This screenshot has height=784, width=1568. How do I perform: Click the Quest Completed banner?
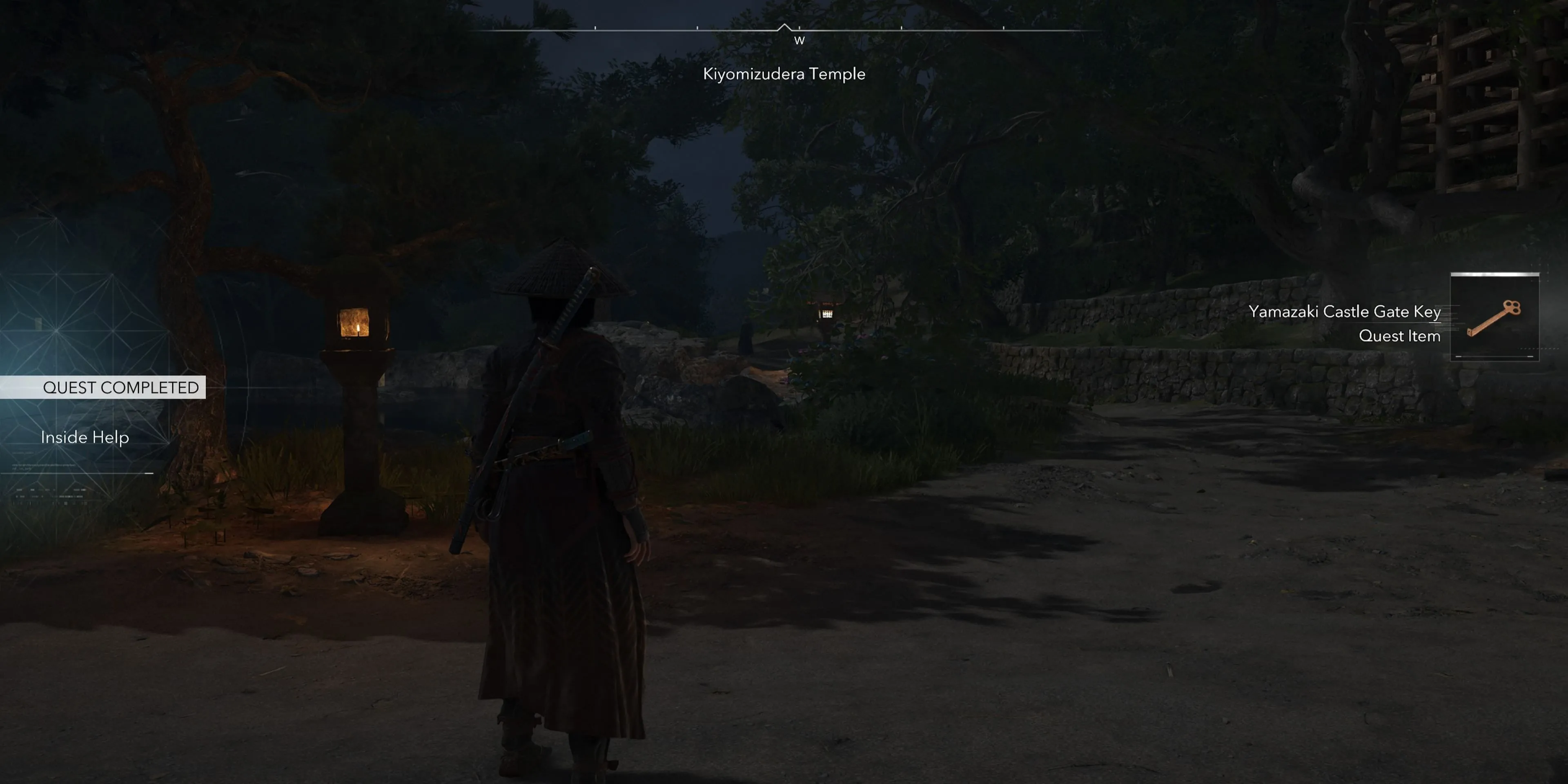(x=120, y=388)
